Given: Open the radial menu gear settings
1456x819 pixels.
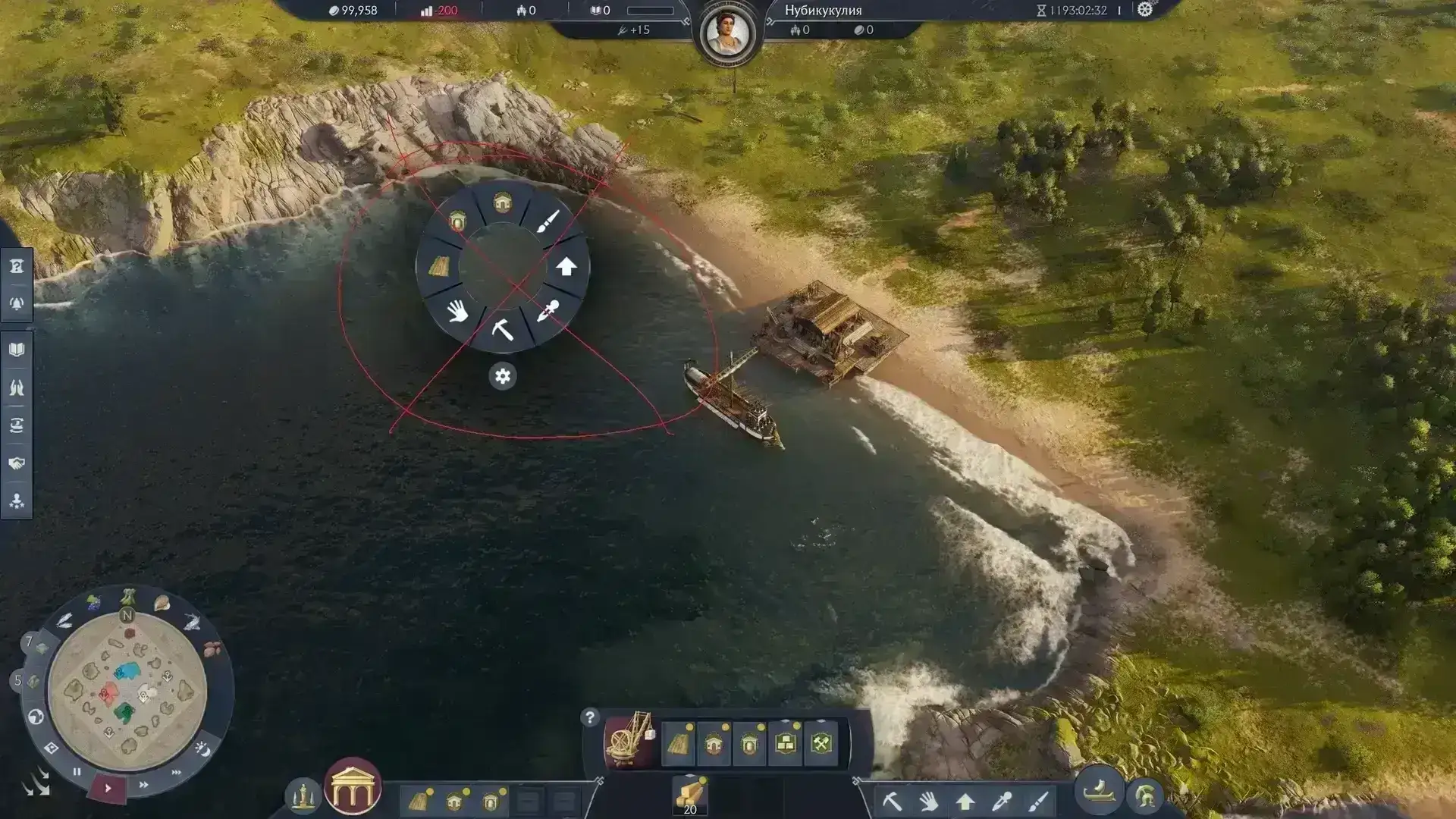Looking at the screenshot, I should coord(502,376).
